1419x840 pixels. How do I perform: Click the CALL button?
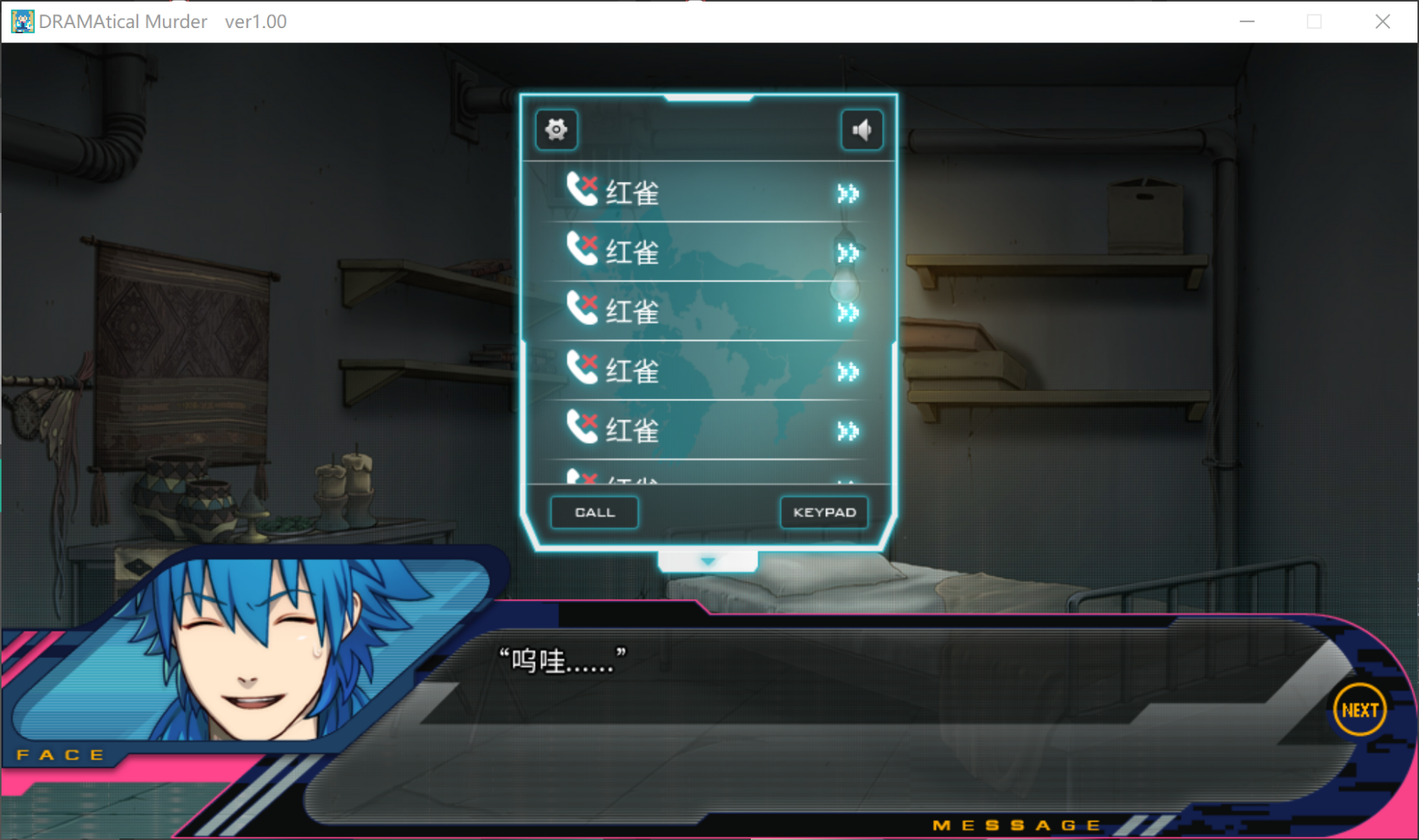[595, 512]
